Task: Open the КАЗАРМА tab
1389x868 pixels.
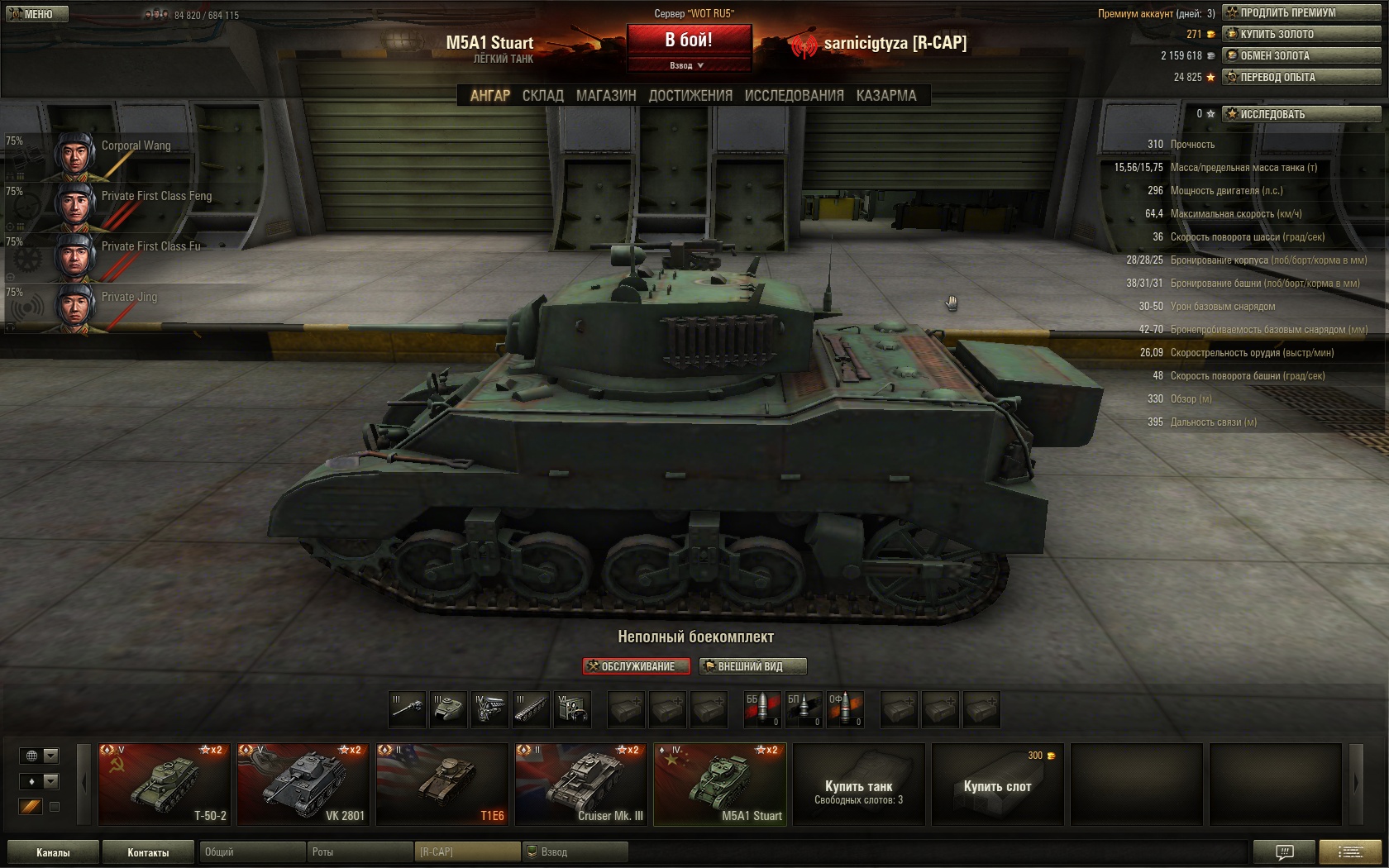Action: pos(886,96)
